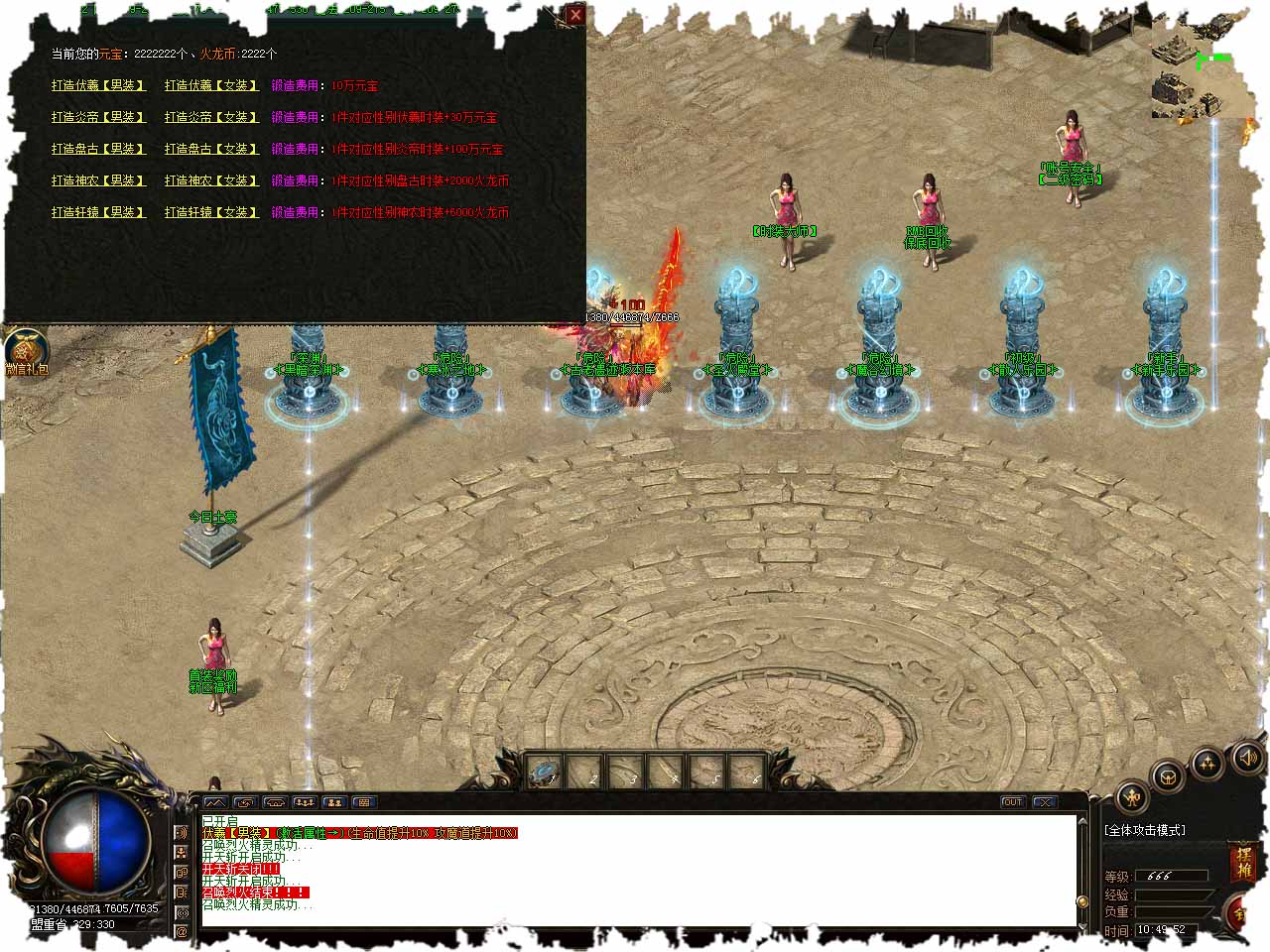The image size is (1270, 952).
Task: Pick 打造轩辕【男装】 forging option
Action: click(98, 212)
